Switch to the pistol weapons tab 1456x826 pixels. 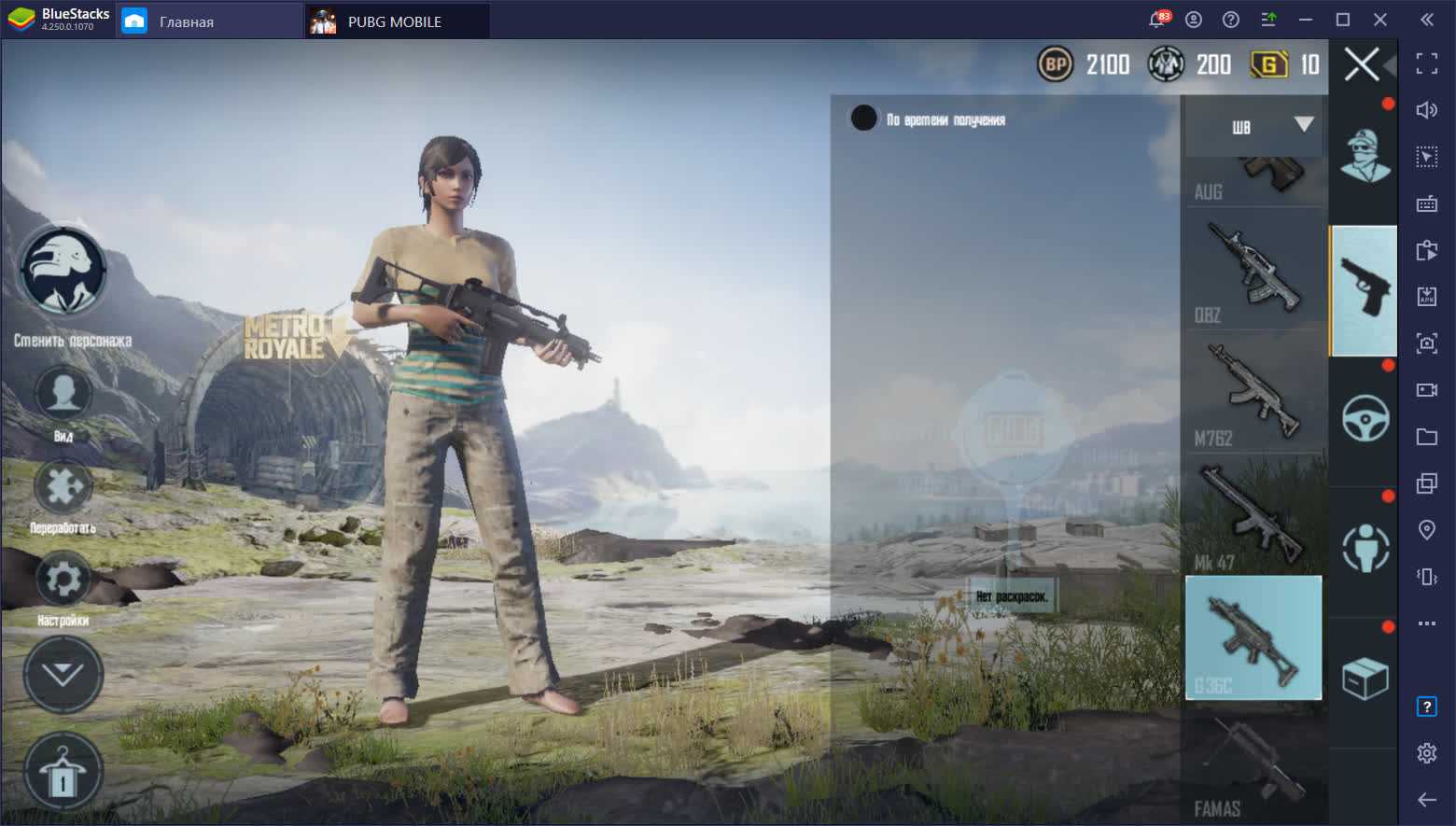click(x=1364, y=290)
